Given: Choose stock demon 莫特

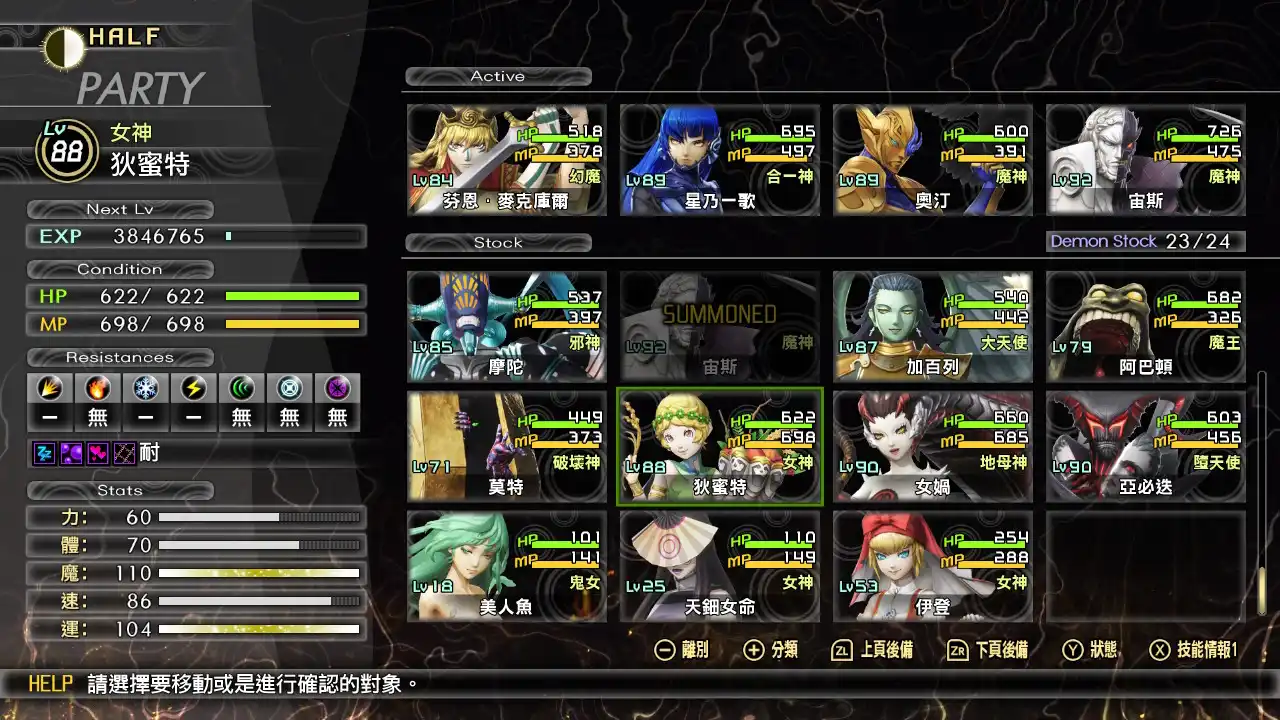Looking at the screenshot, I should pos(507,447).
